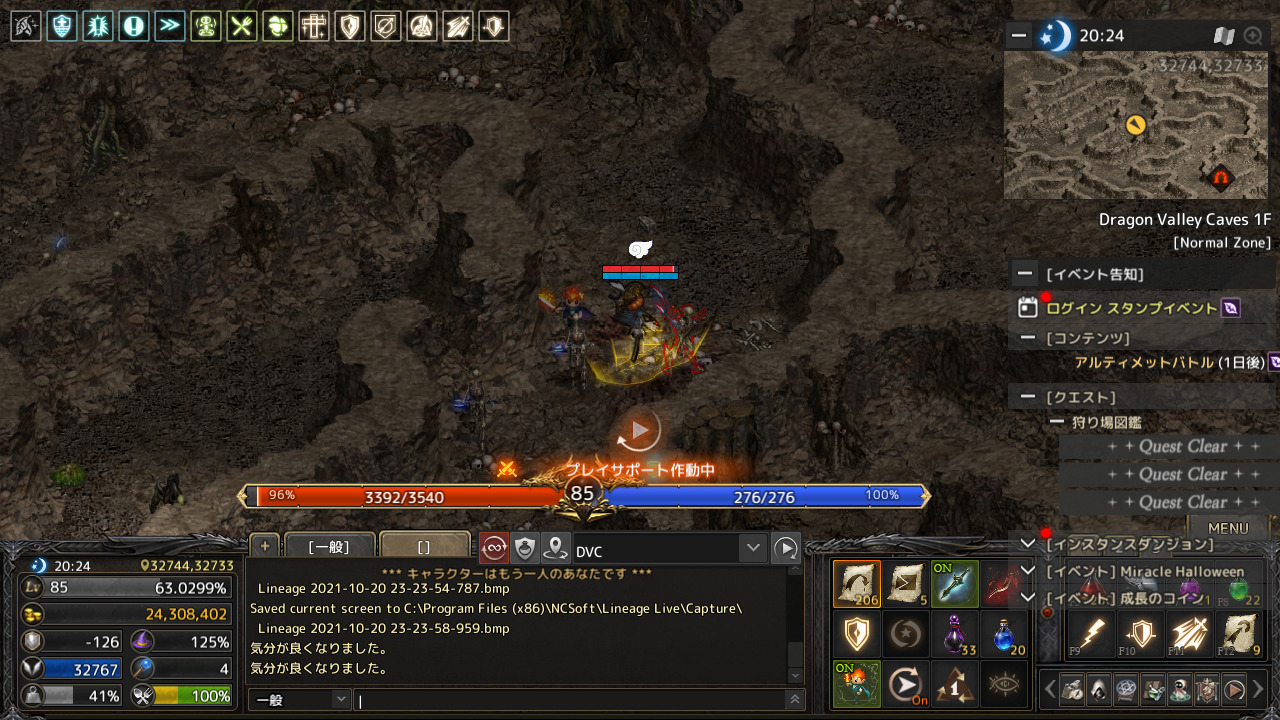
Task: Collapse the [イベント告知] section
Action: coord(1026,274)
